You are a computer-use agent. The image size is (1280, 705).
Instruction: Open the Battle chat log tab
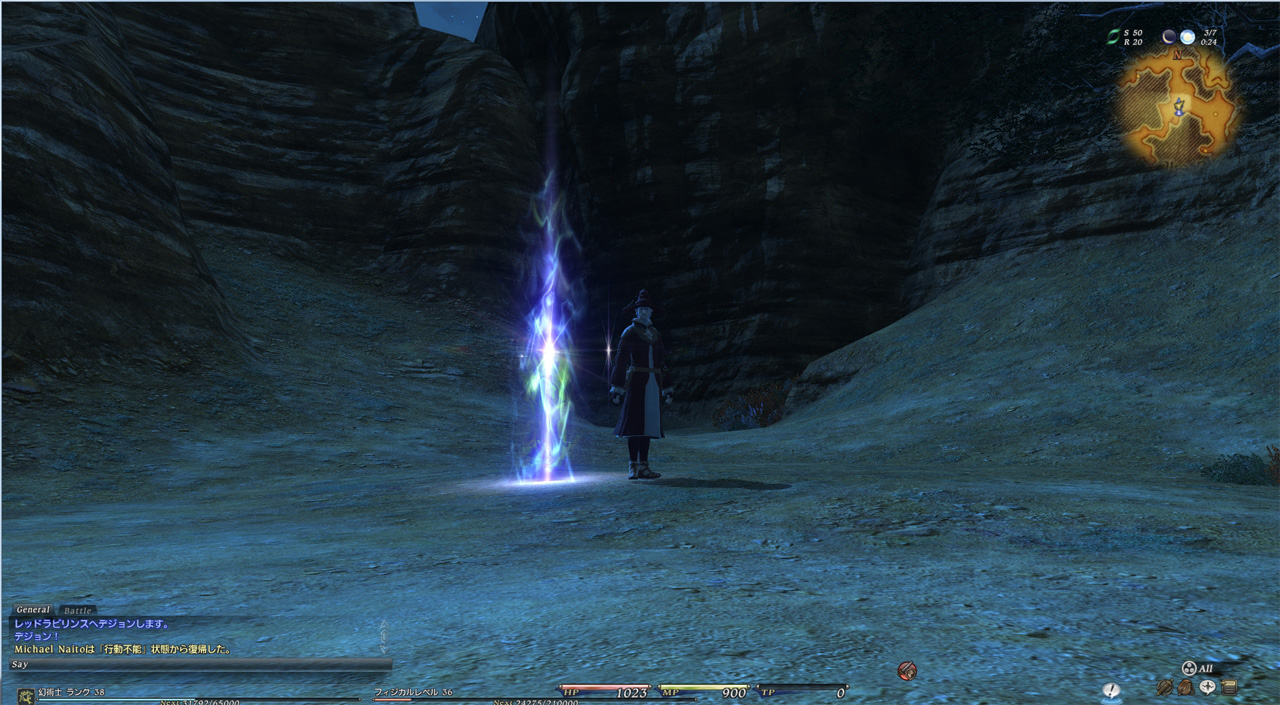pyautogui.click(x=77, y=610)
